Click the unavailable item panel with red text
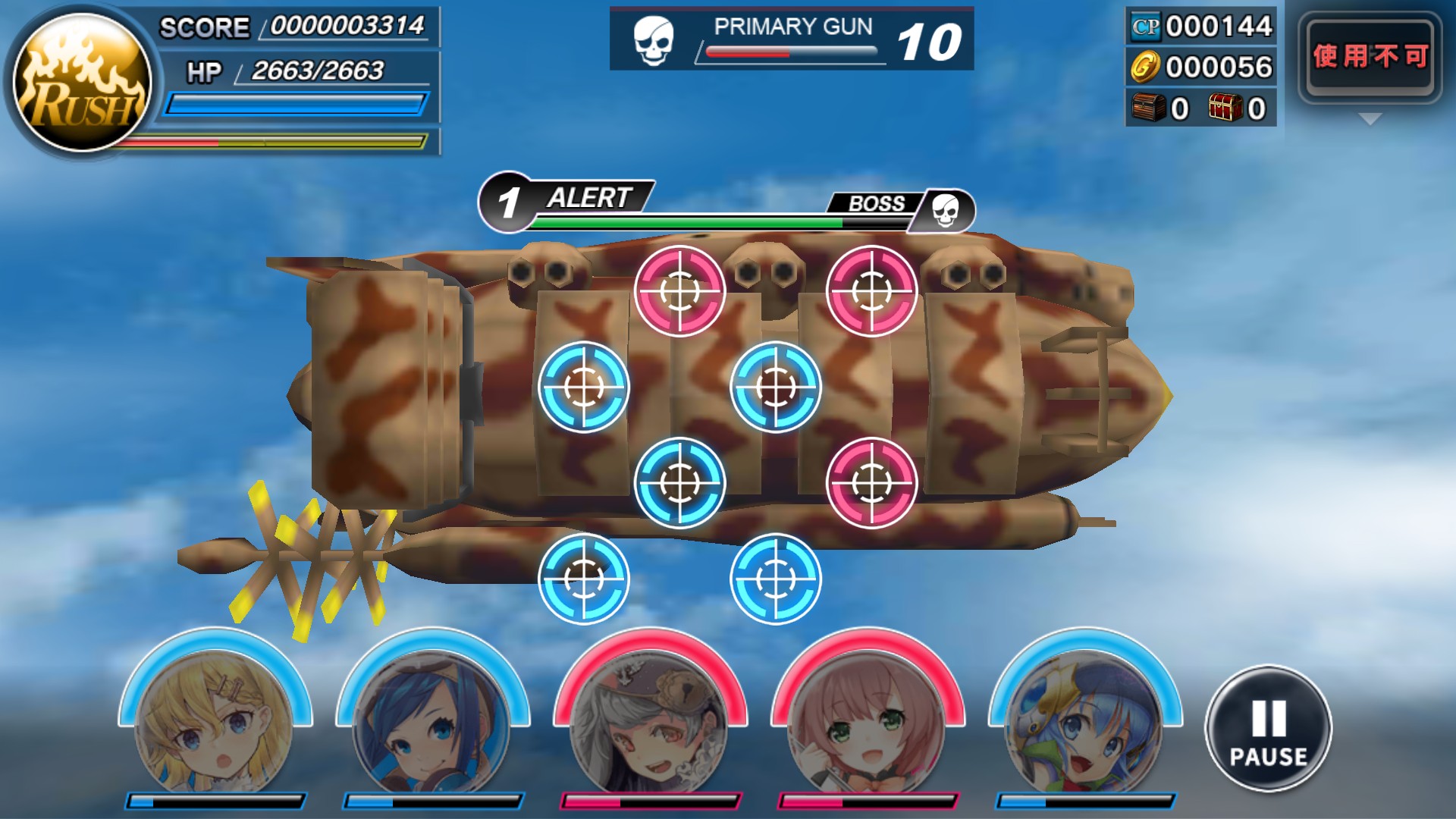The image size is (1456, 819). click(1370, 57)
